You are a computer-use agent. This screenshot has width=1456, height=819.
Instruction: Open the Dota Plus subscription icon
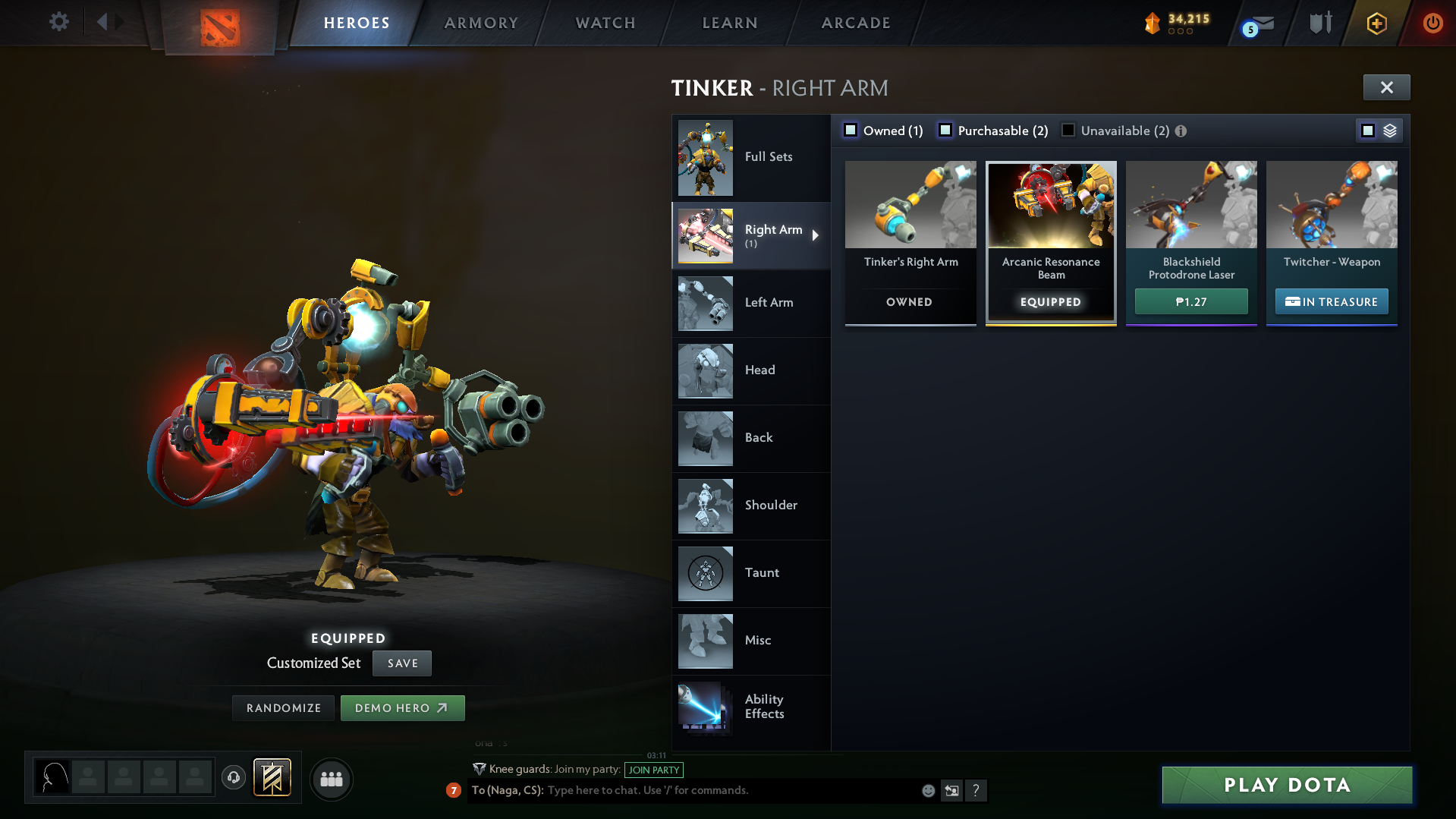coord(1376,23)
